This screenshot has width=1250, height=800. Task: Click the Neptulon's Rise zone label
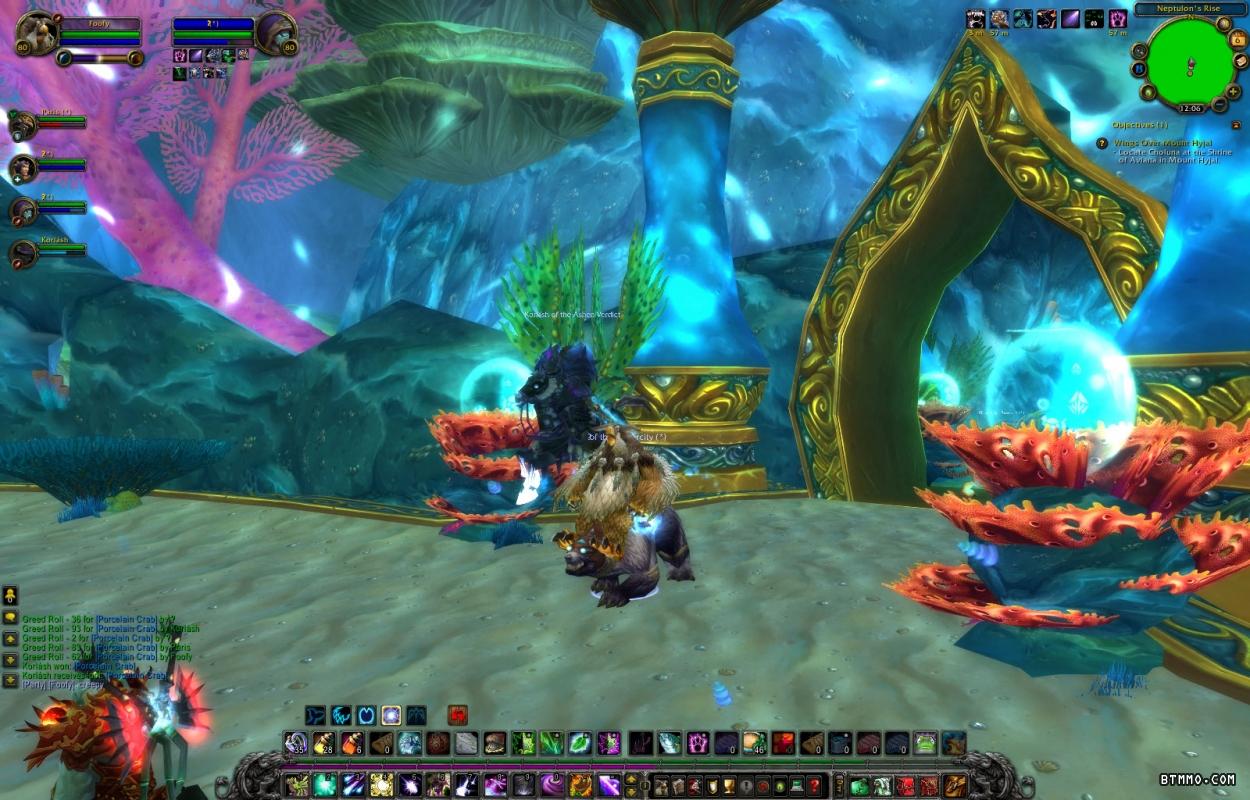click(1190, 9)
